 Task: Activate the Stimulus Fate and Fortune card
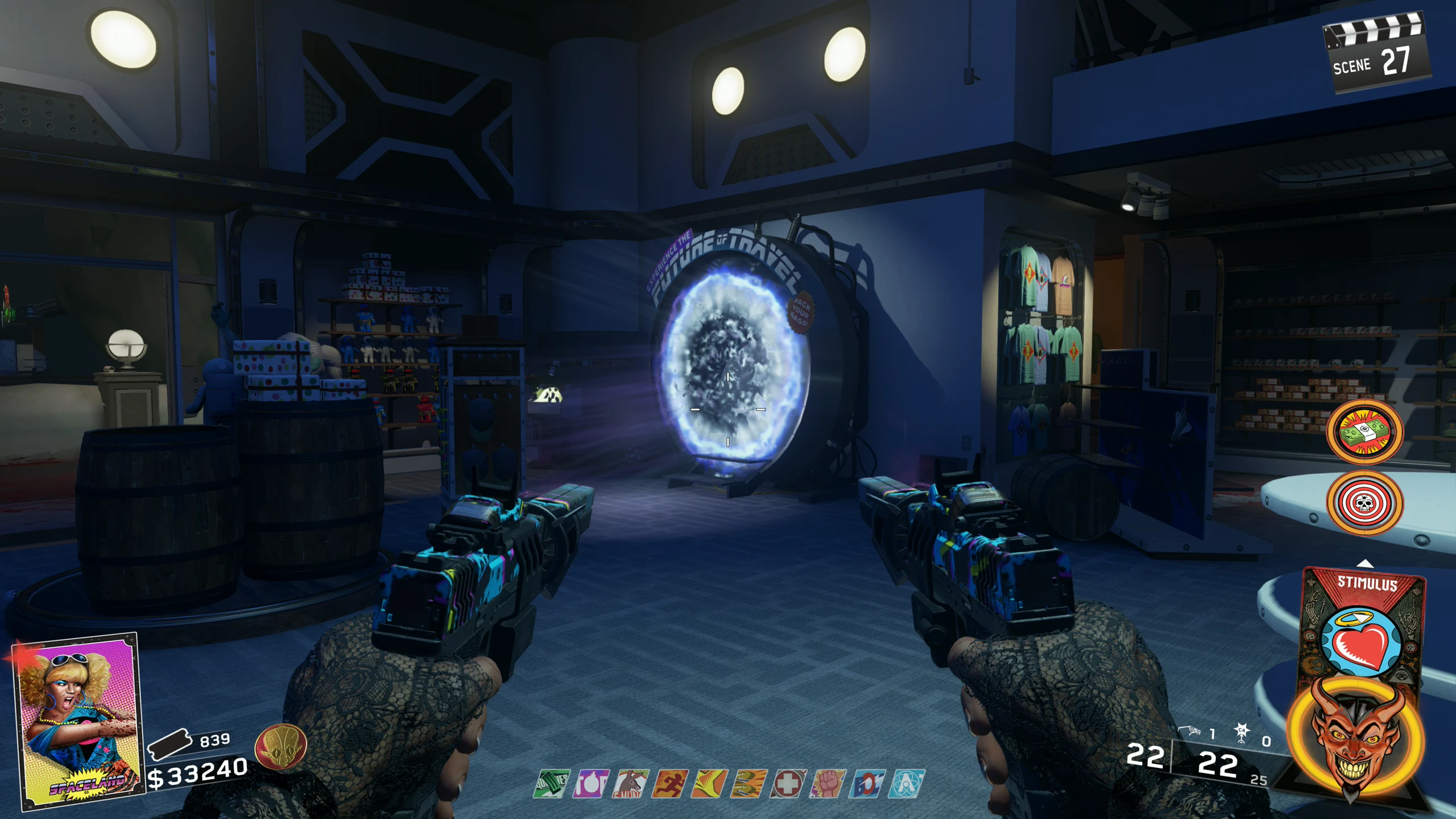pyautogui.click(x=1364, y=631)
